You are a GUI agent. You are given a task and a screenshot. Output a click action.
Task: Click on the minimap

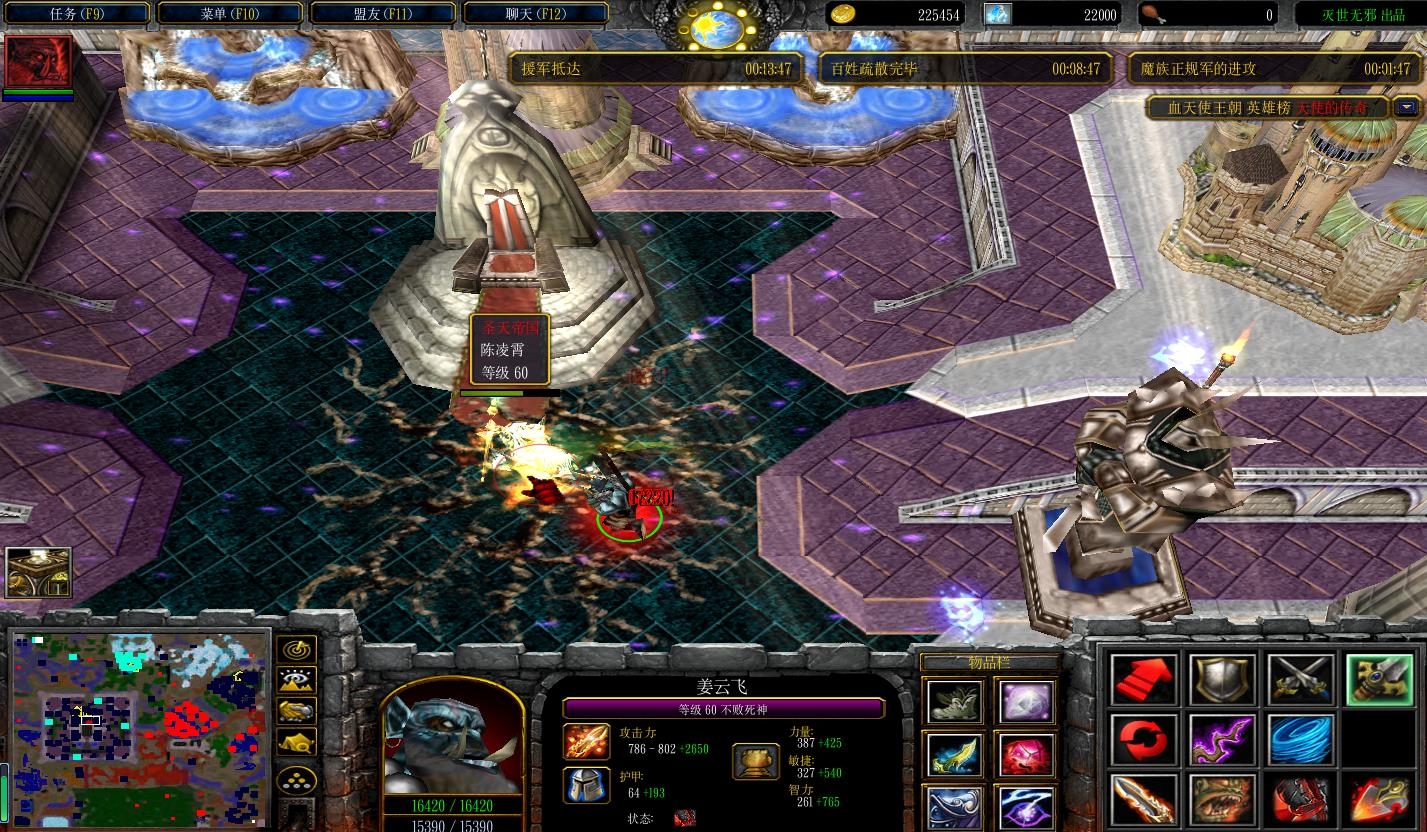click(140, 728)
